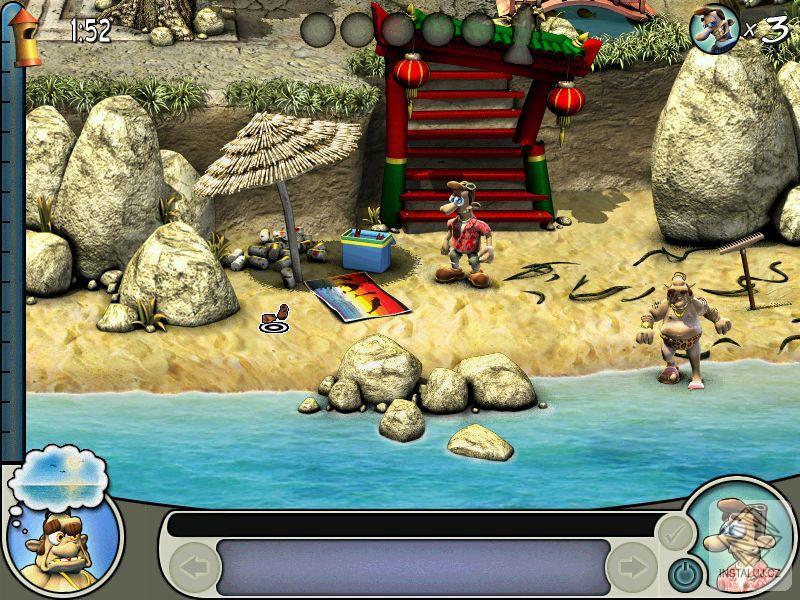Click the empty inventory item bar
The image size is (800, 600).
(x=413, y=567)
